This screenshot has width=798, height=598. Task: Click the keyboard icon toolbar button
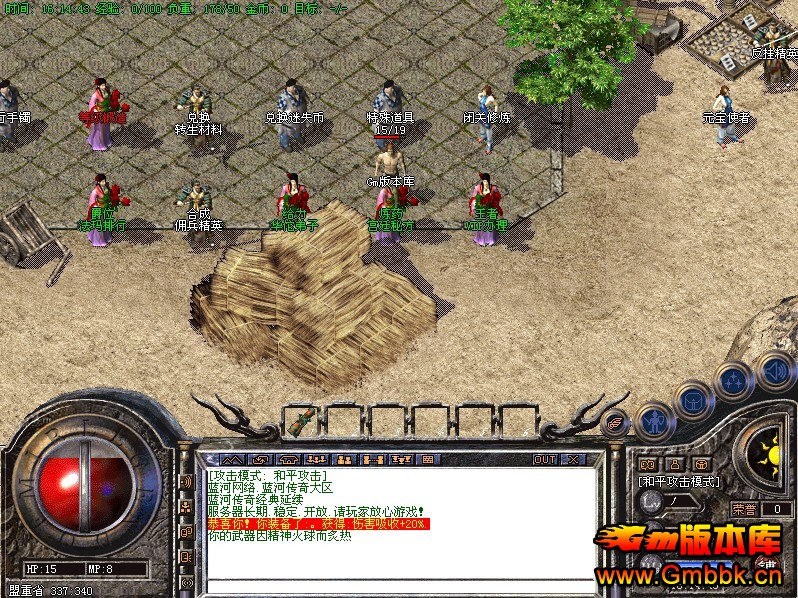[x=425, y=459]
